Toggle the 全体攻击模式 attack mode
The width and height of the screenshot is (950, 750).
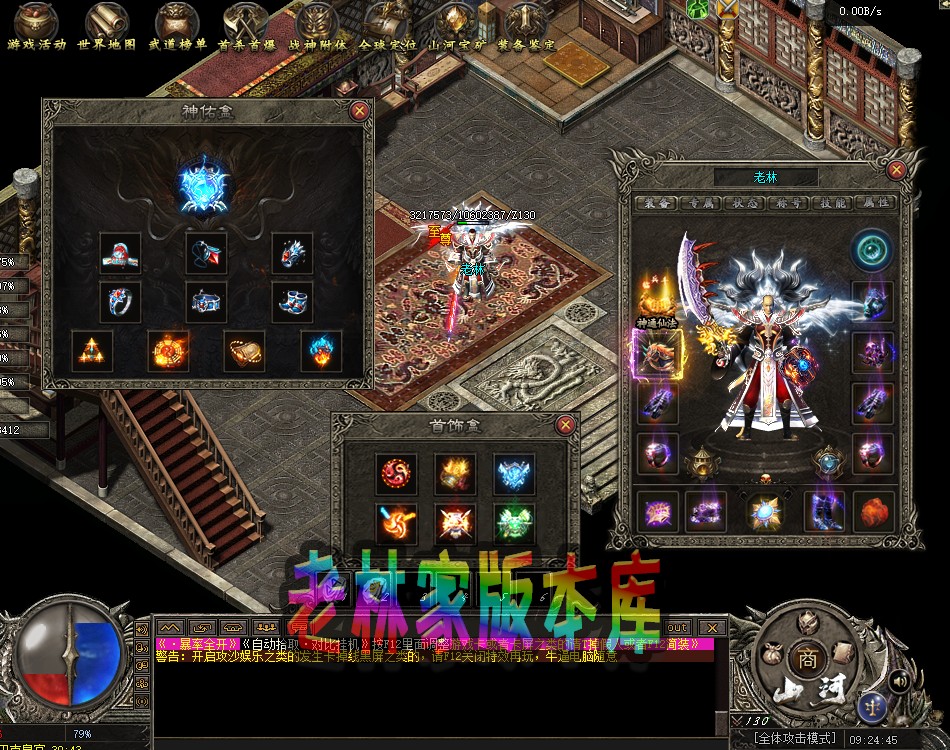795,738
